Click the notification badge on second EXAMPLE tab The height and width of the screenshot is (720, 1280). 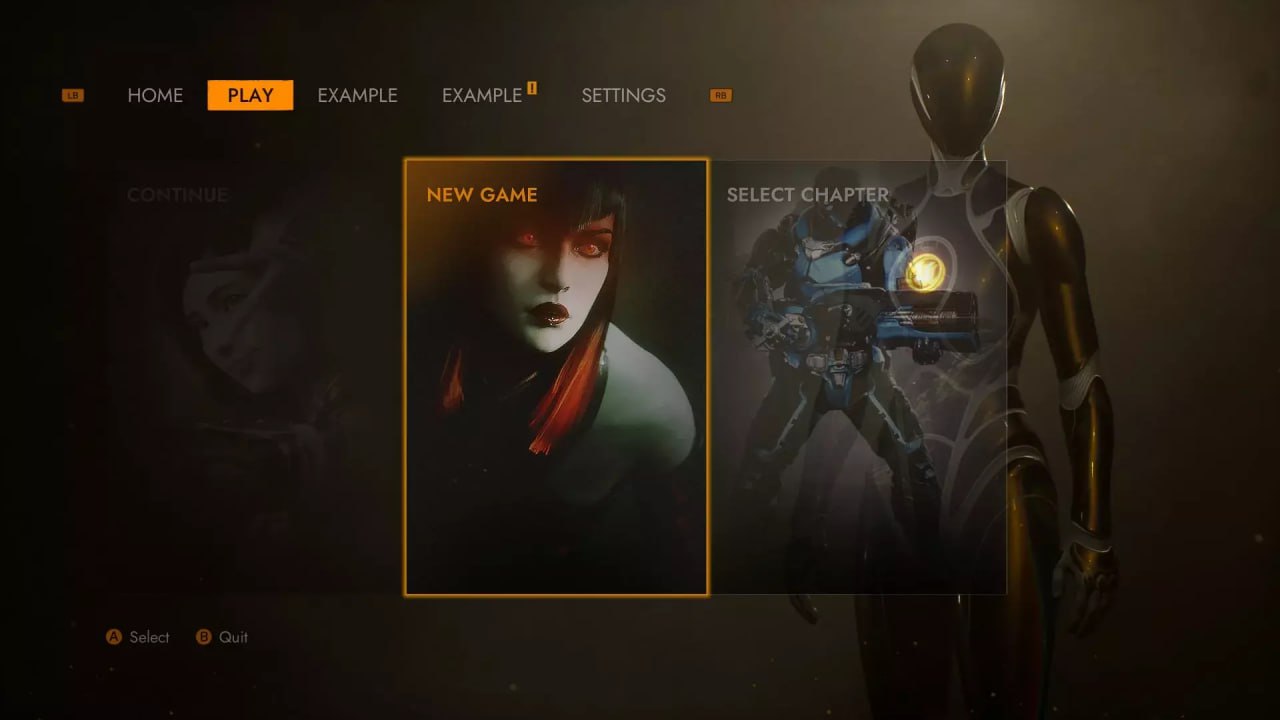pos(531,87)
